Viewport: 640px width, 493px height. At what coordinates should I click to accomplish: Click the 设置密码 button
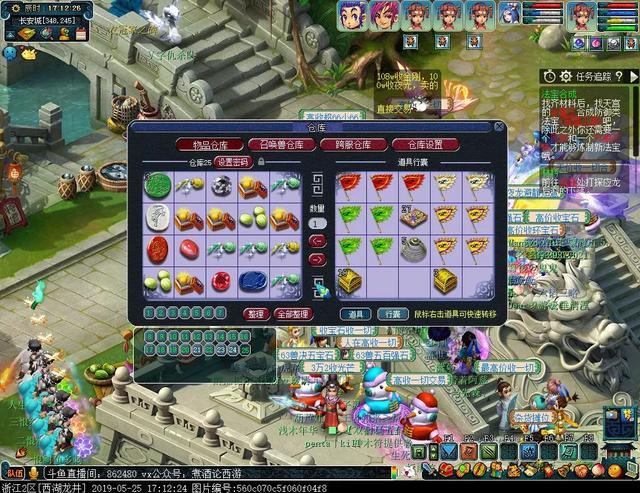point(232,161)
